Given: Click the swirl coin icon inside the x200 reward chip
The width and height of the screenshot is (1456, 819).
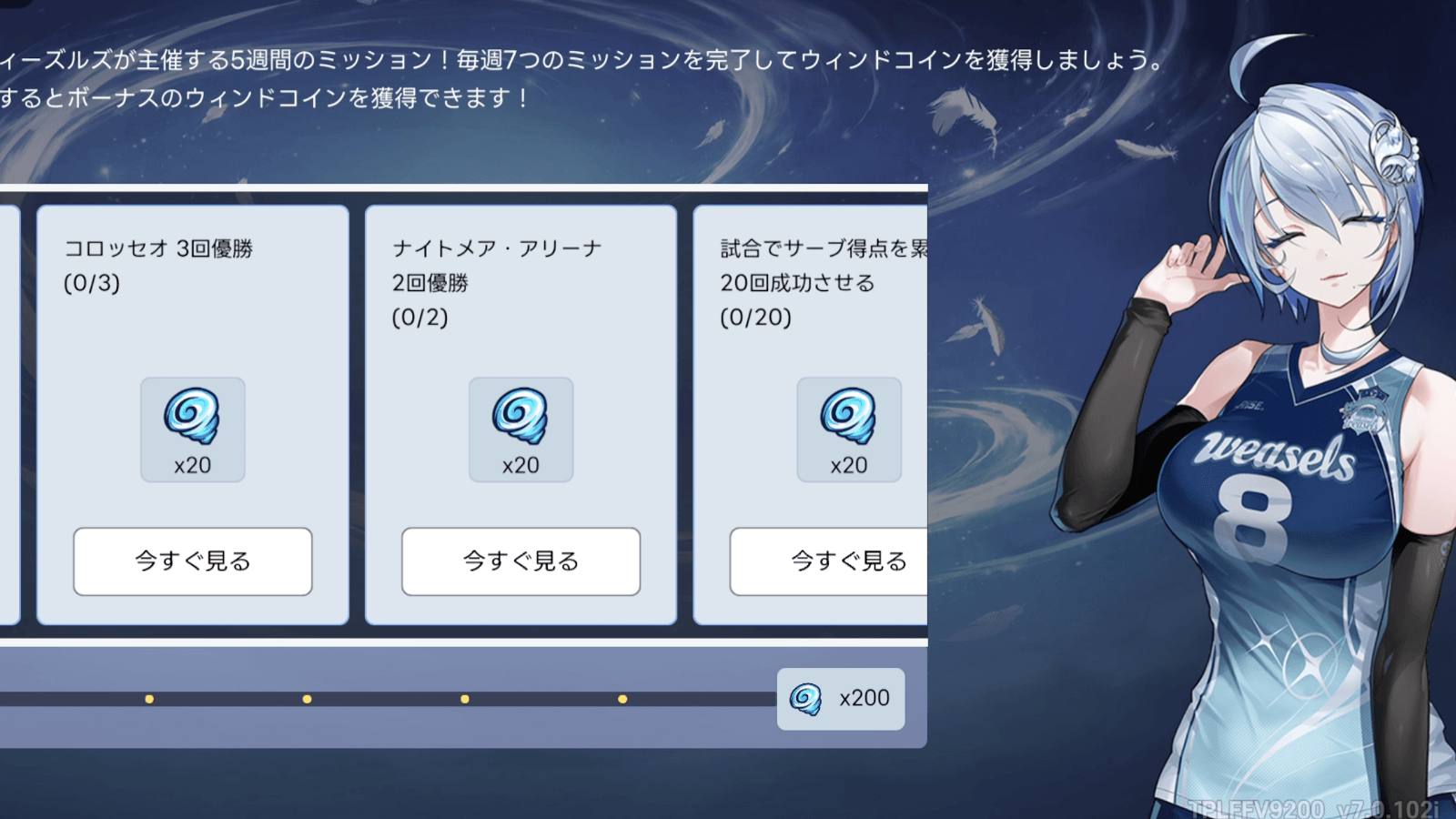Looking at the screenshot, I should tap(804, 698).
